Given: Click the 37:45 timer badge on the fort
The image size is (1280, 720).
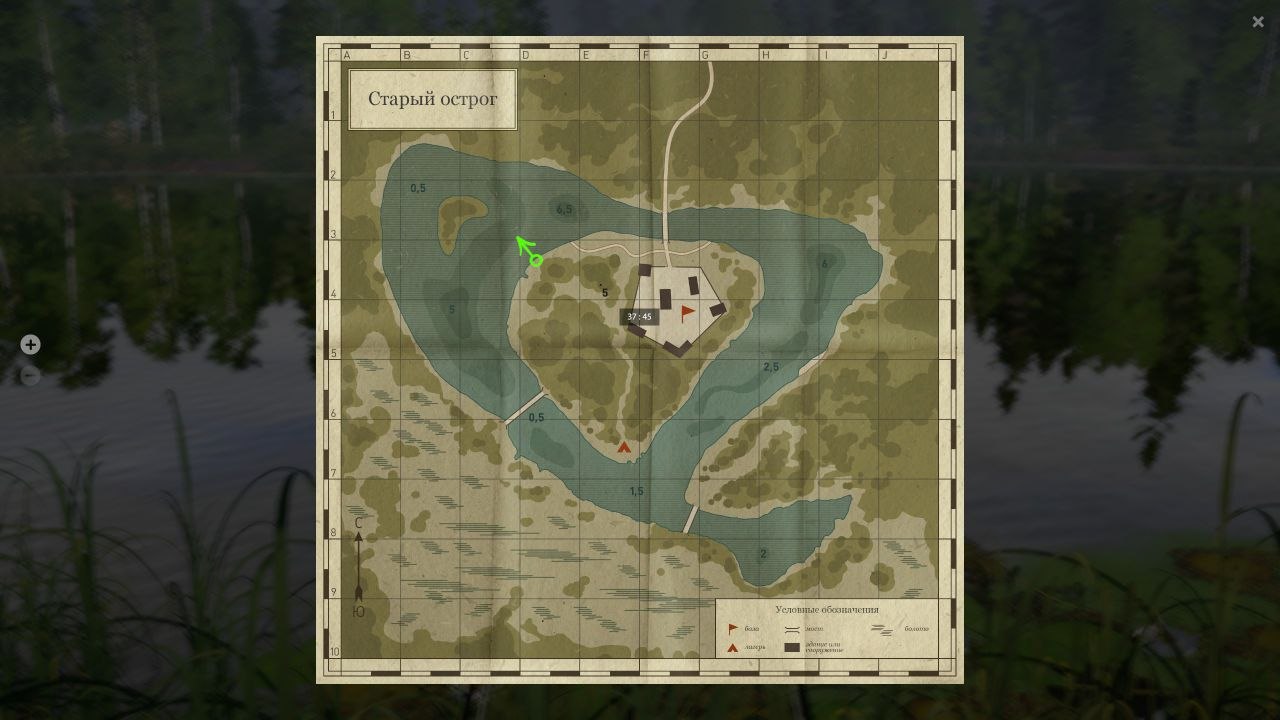Looking at the screenshot, I should click(x=637, y=317).
